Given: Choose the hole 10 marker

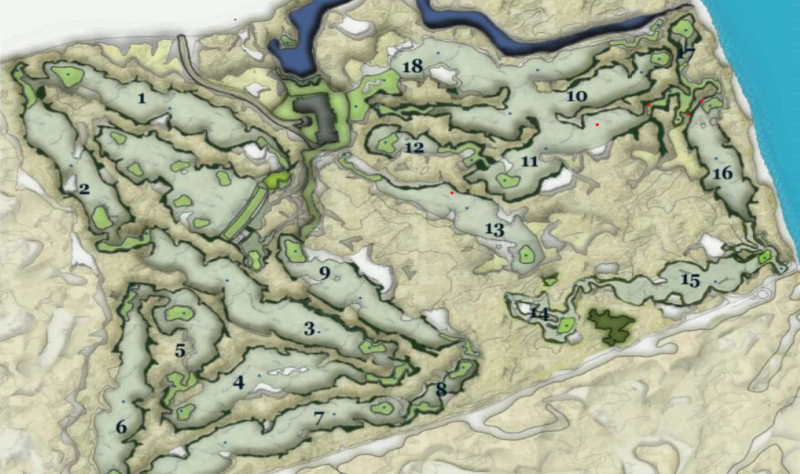Looking at the screenshot, I should pyautogui.click(x=575, y=96).
